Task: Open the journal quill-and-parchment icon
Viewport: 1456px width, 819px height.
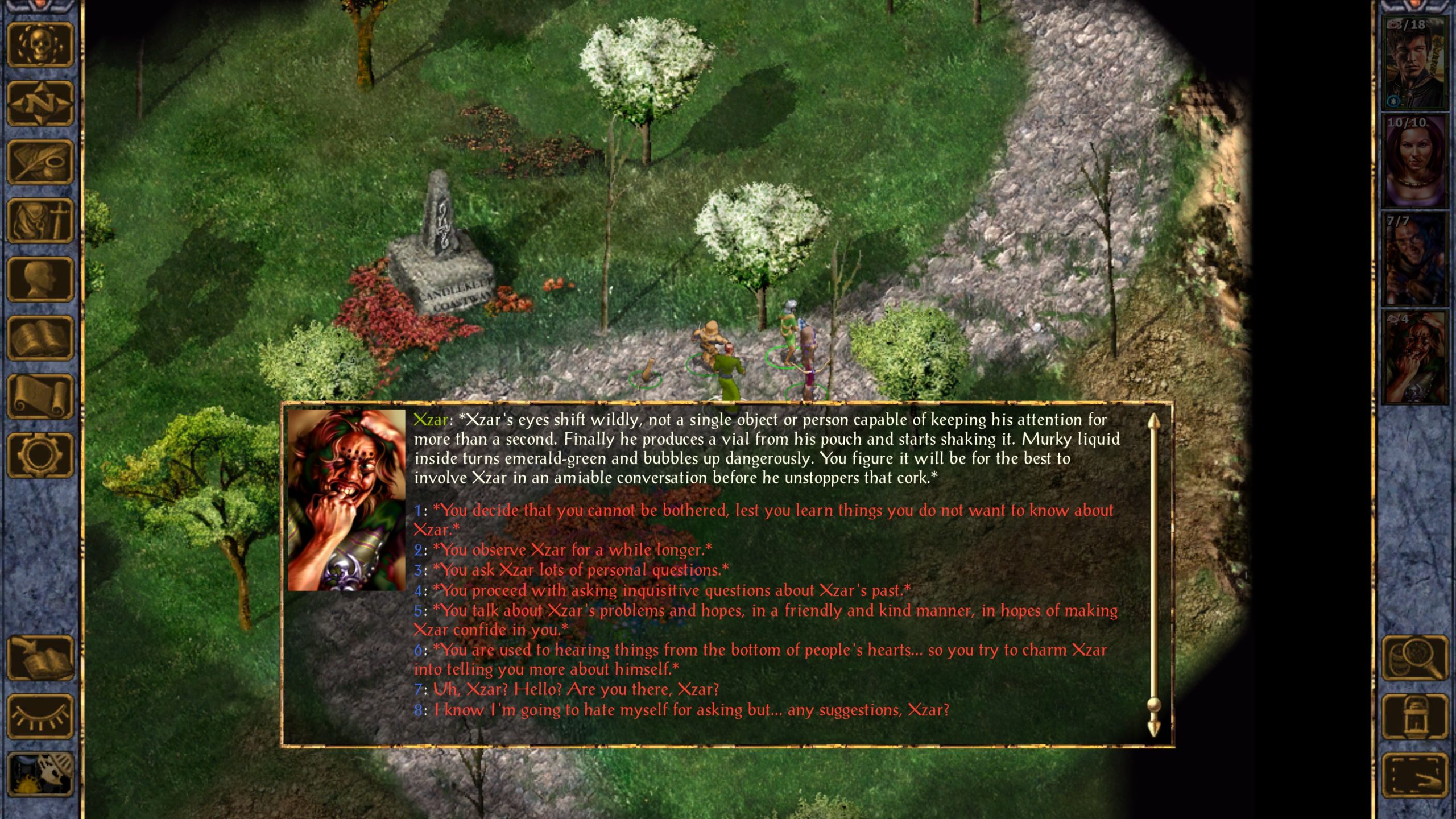Action: pos(40,162)
